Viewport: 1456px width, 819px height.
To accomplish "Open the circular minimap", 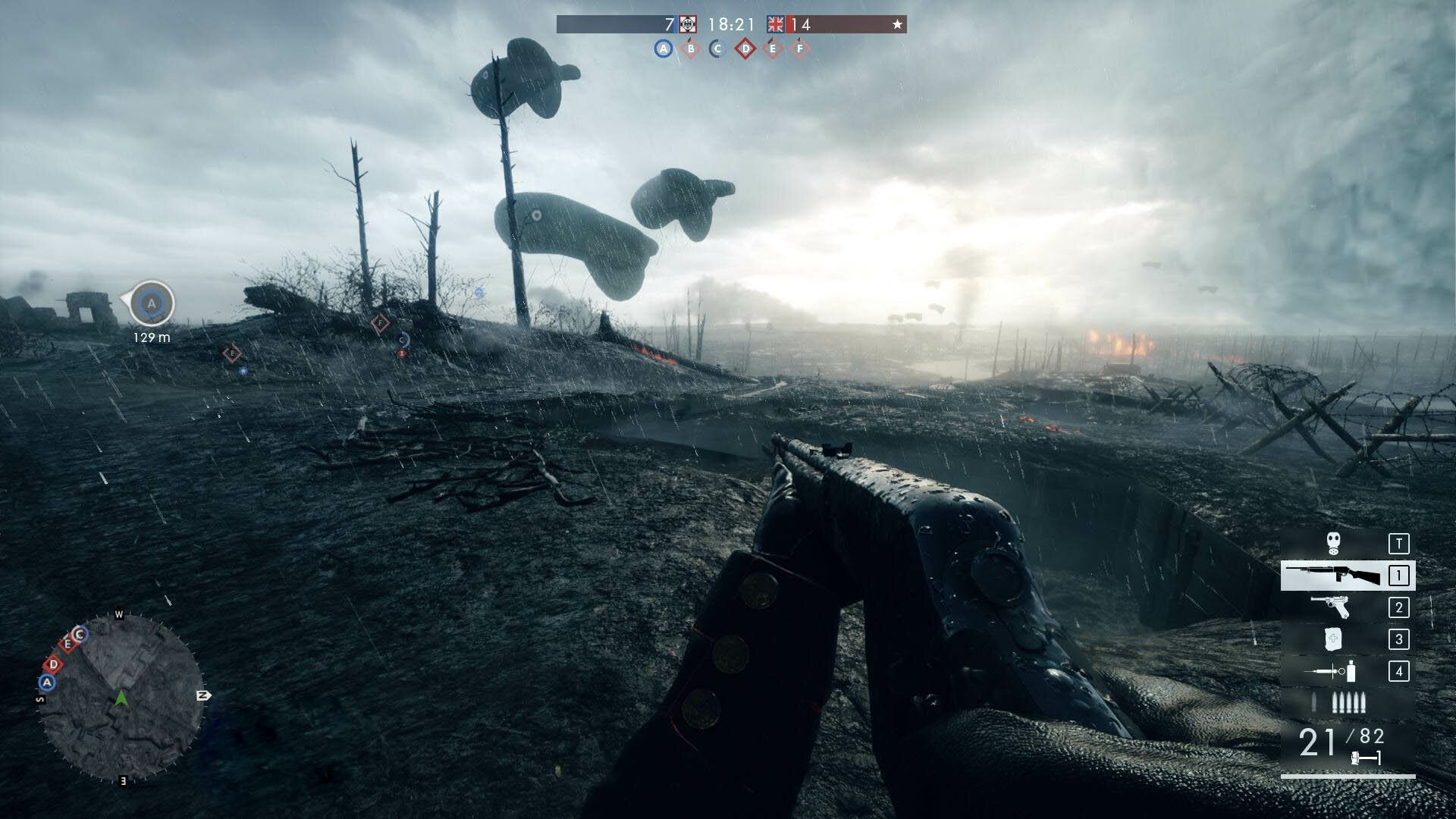I will pos(121,698).
